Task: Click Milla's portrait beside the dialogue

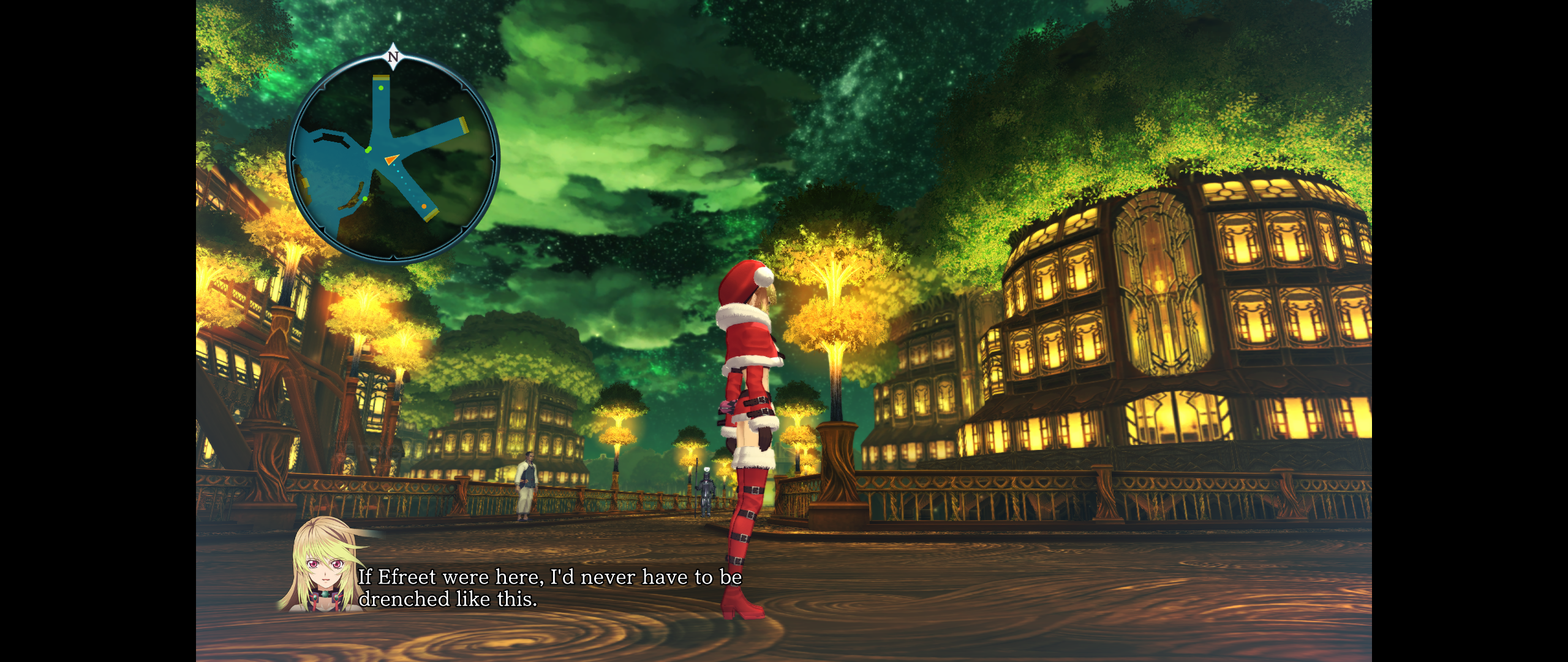Action: point(323,566)
